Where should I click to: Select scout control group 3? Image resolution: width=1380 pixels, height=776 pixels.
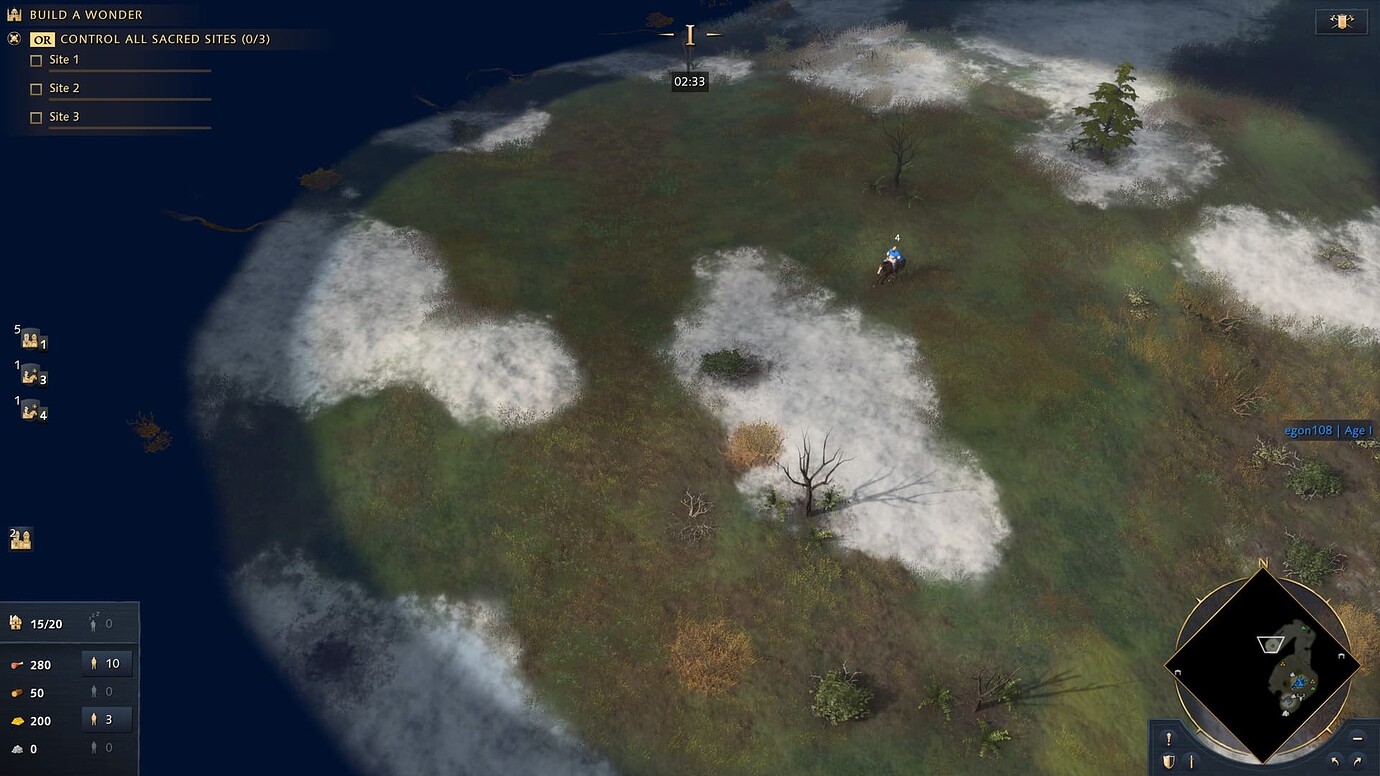30,377
